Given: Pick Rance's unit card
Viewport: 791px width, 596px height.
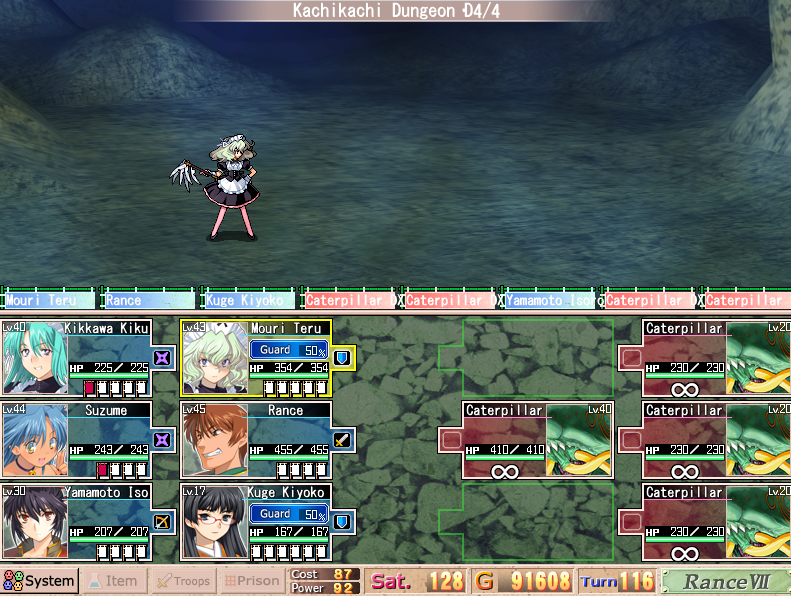Looking at the screenshot, I should pyautogui.click(x=255, y=439).
